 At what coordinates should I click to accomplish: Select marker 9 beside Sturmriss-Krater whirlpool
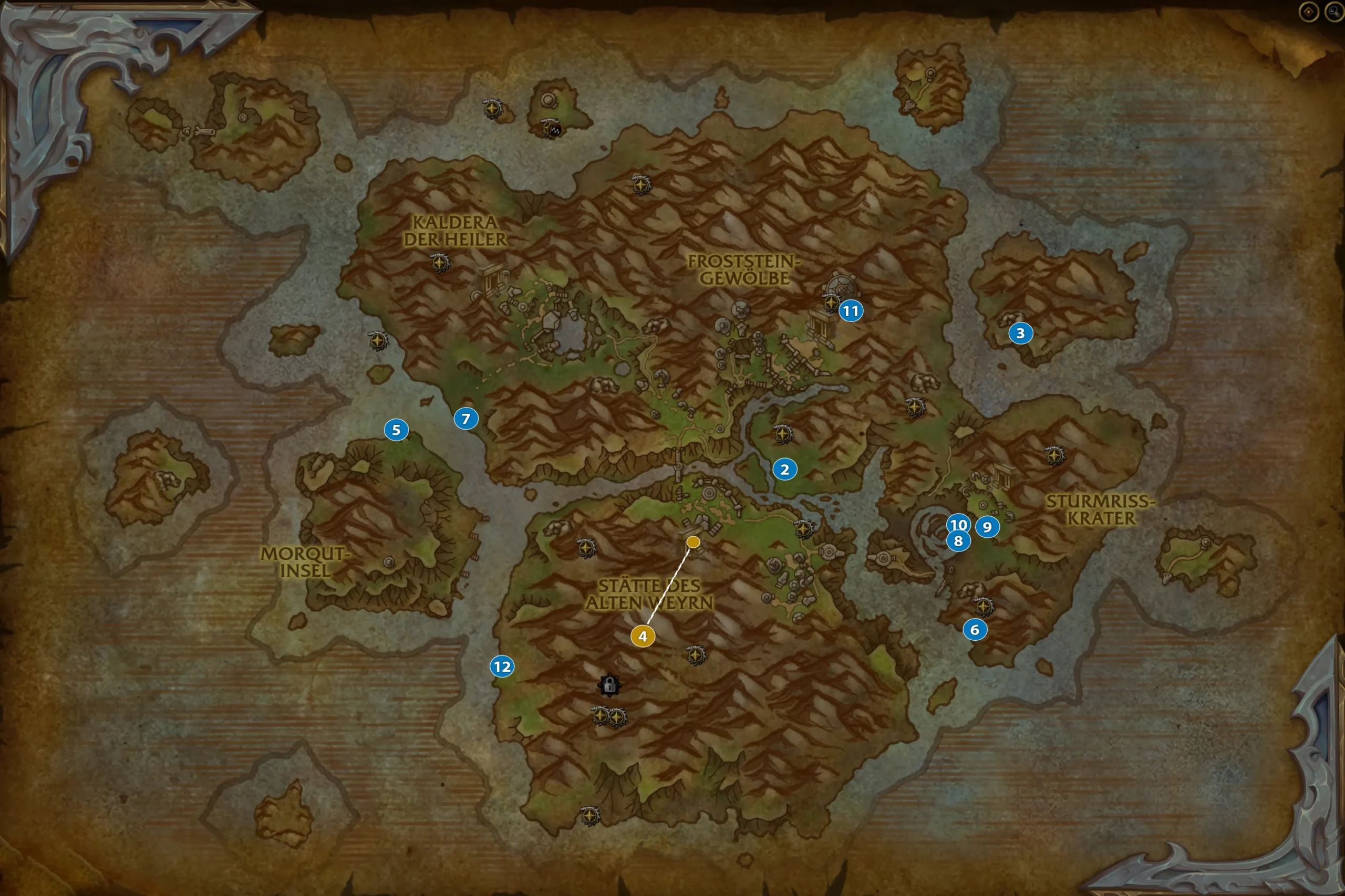[x=986, y=528]
